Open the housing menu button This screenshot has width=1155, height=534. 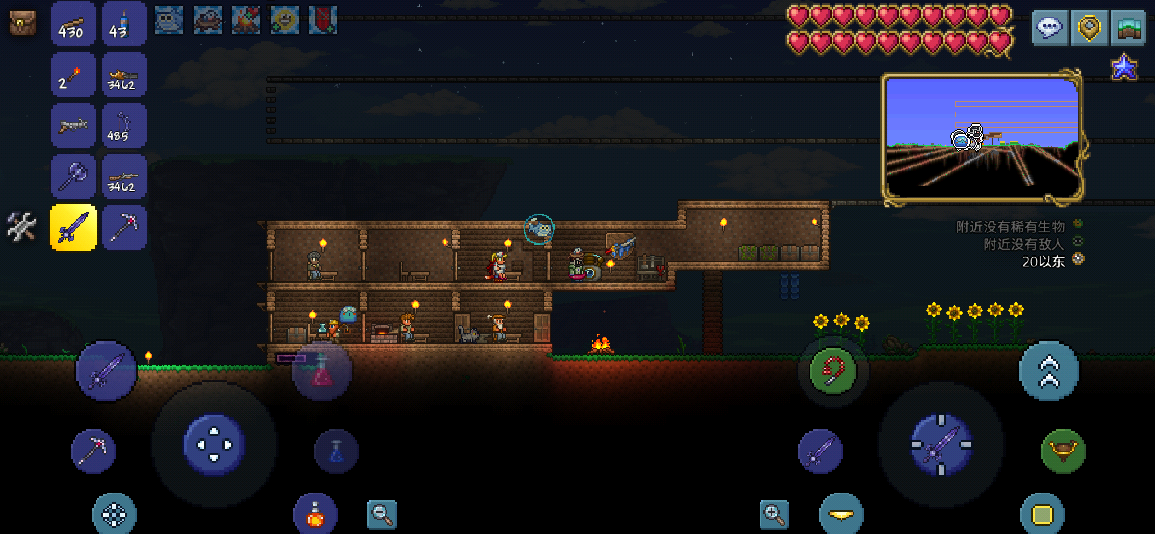(x=1129, y=27)
